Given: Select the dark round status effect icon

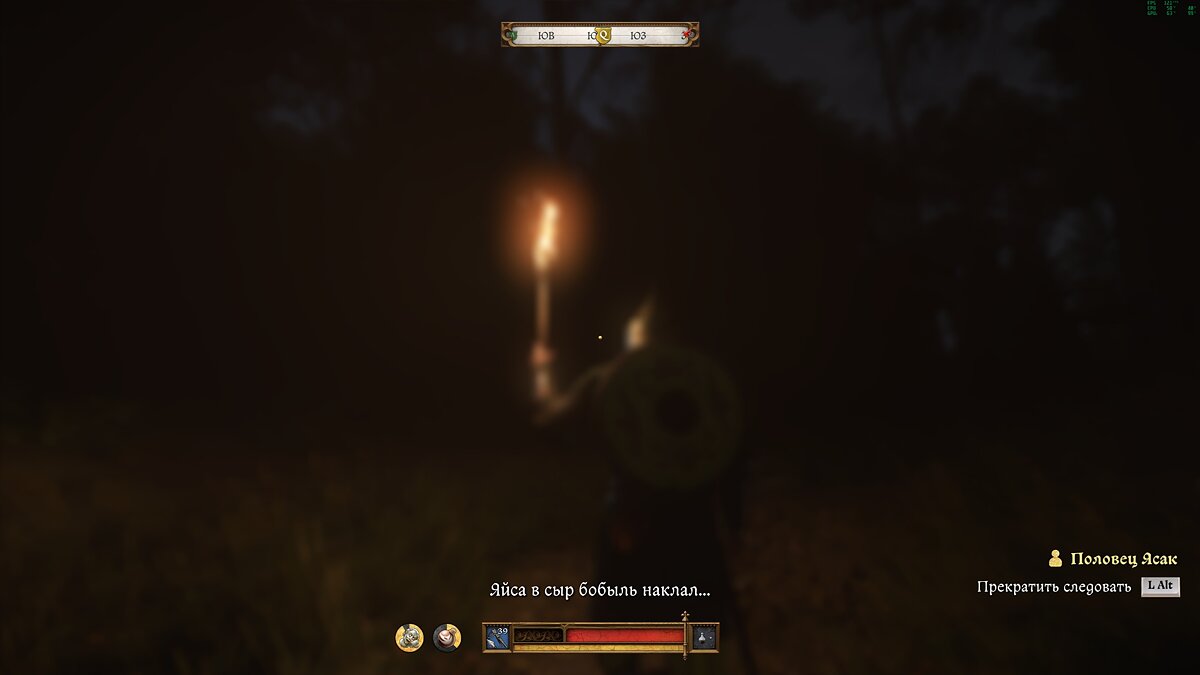Looking at the screenshot, I should (447, 637).
